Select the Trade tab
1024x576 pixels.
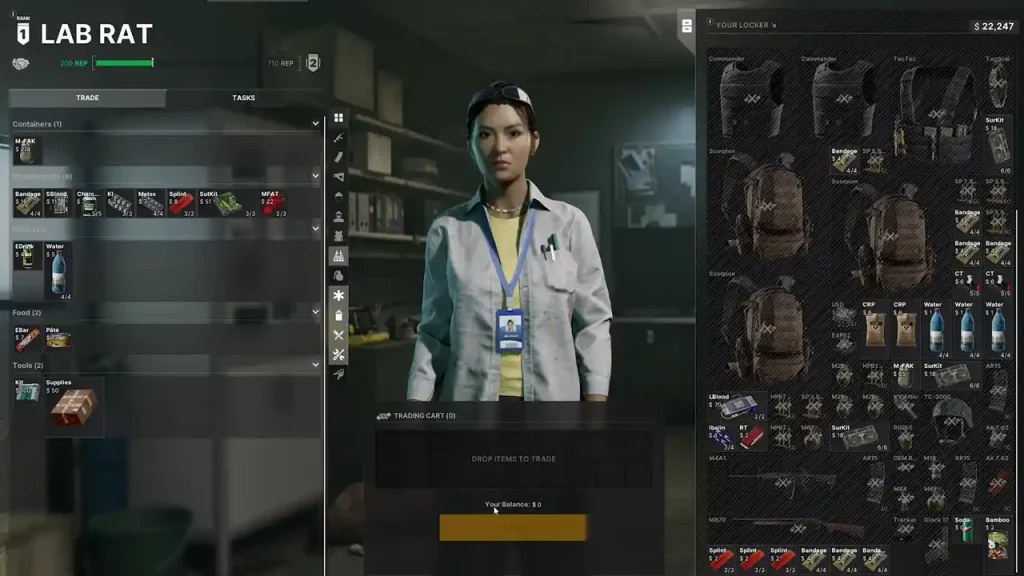pos(87,98)
